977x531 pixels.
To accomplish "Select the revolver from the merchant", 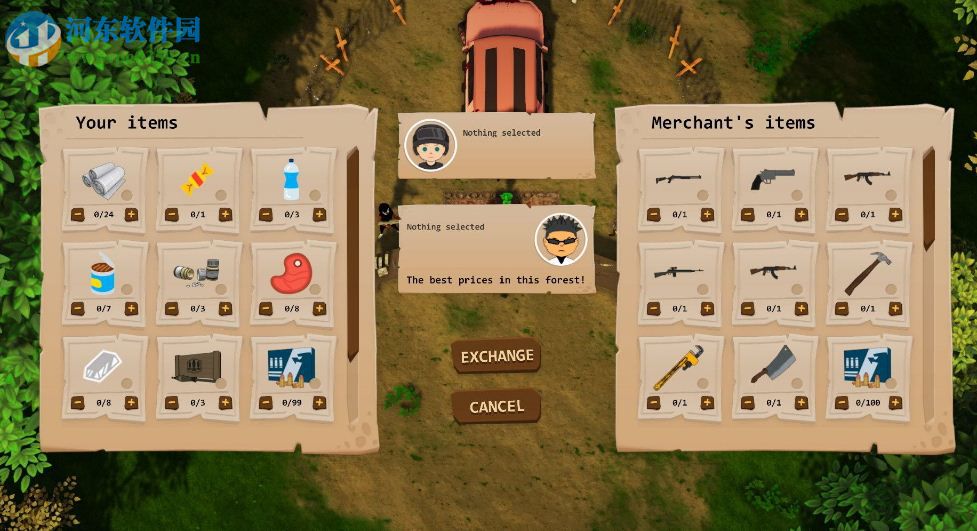I will coord(772,179).
